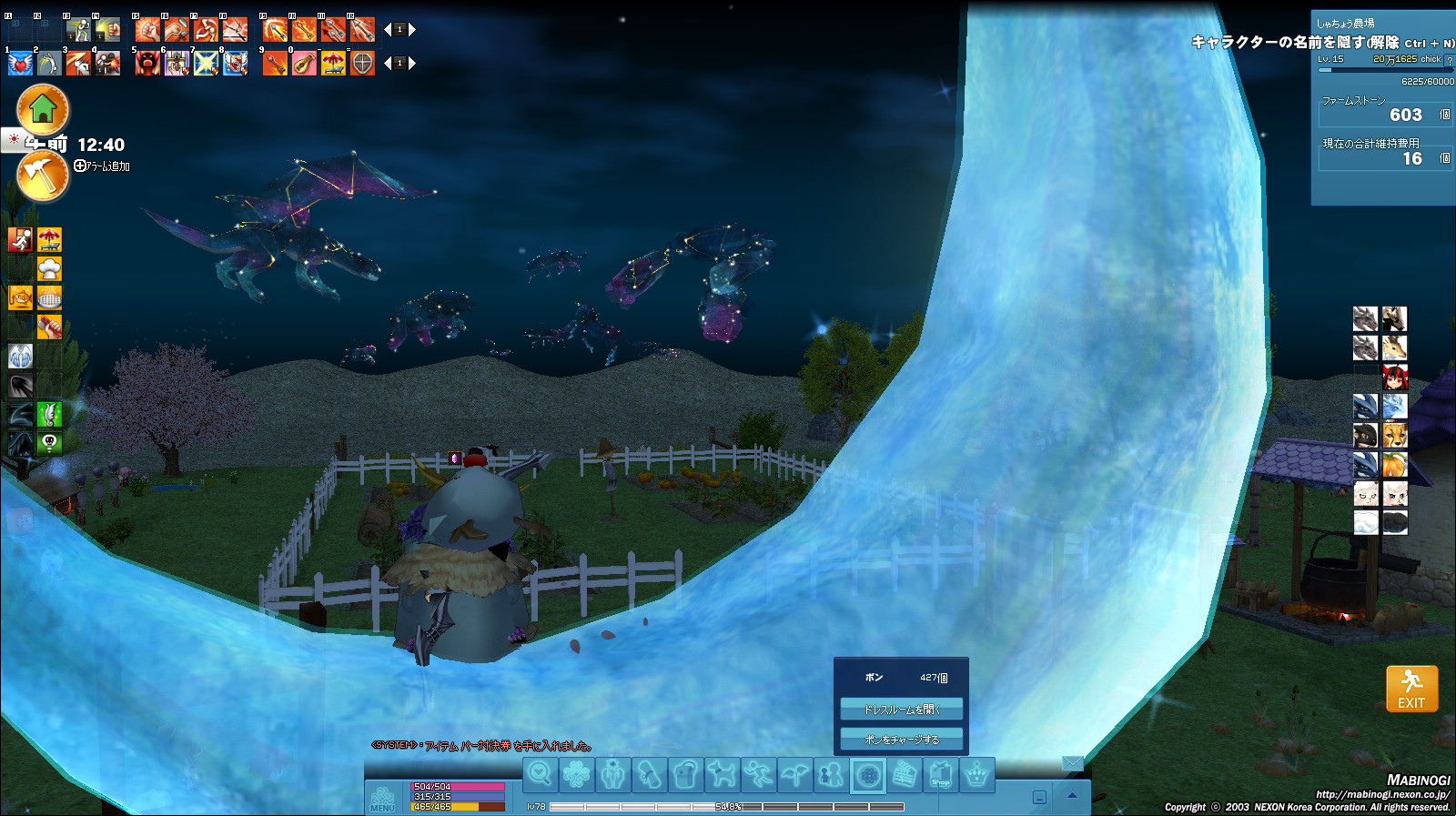Minimize the bottom bar with the minus button
This screenshot has height=816, width=1456.
coord(1039,798)
